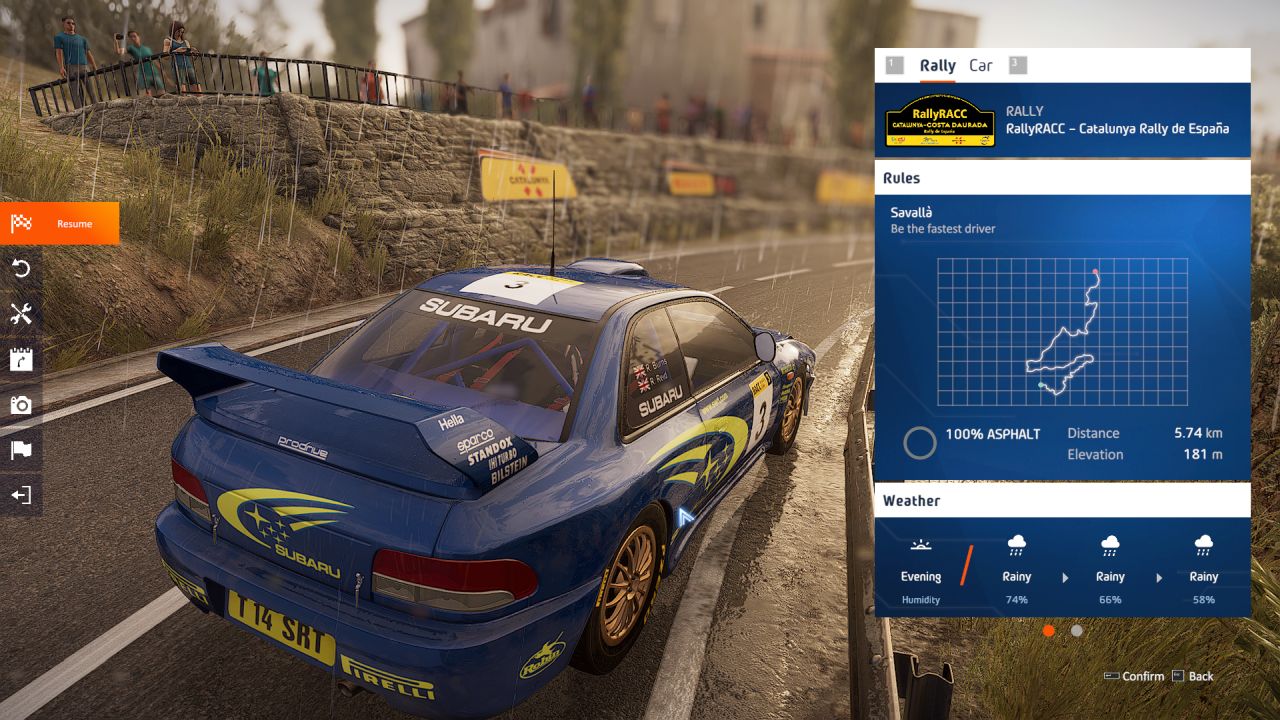
Task: Open the wrench and screwdriver setup option
Action: (21, 314)
